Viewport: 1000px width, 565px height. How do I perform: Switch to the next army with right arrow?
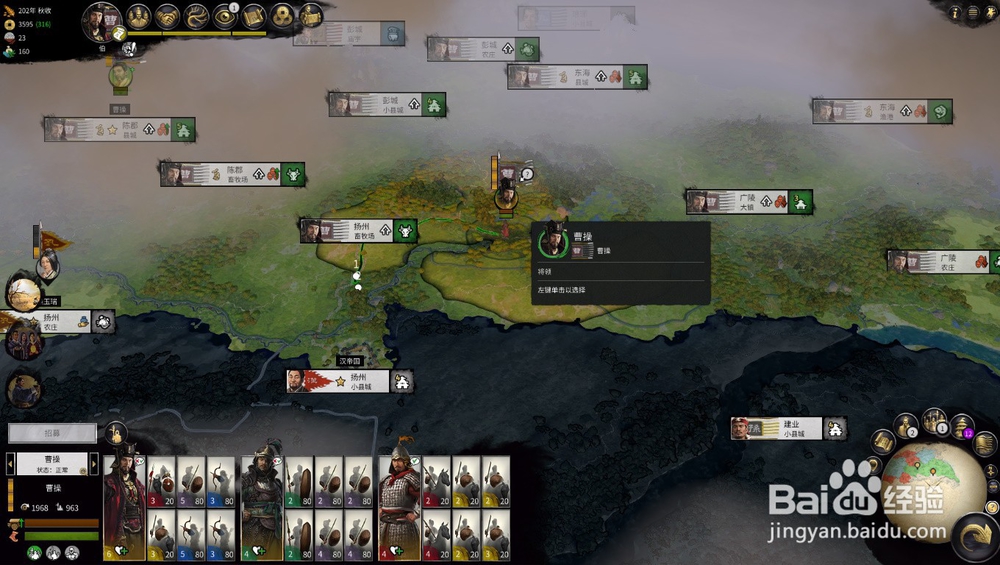[x=95, y=465]
